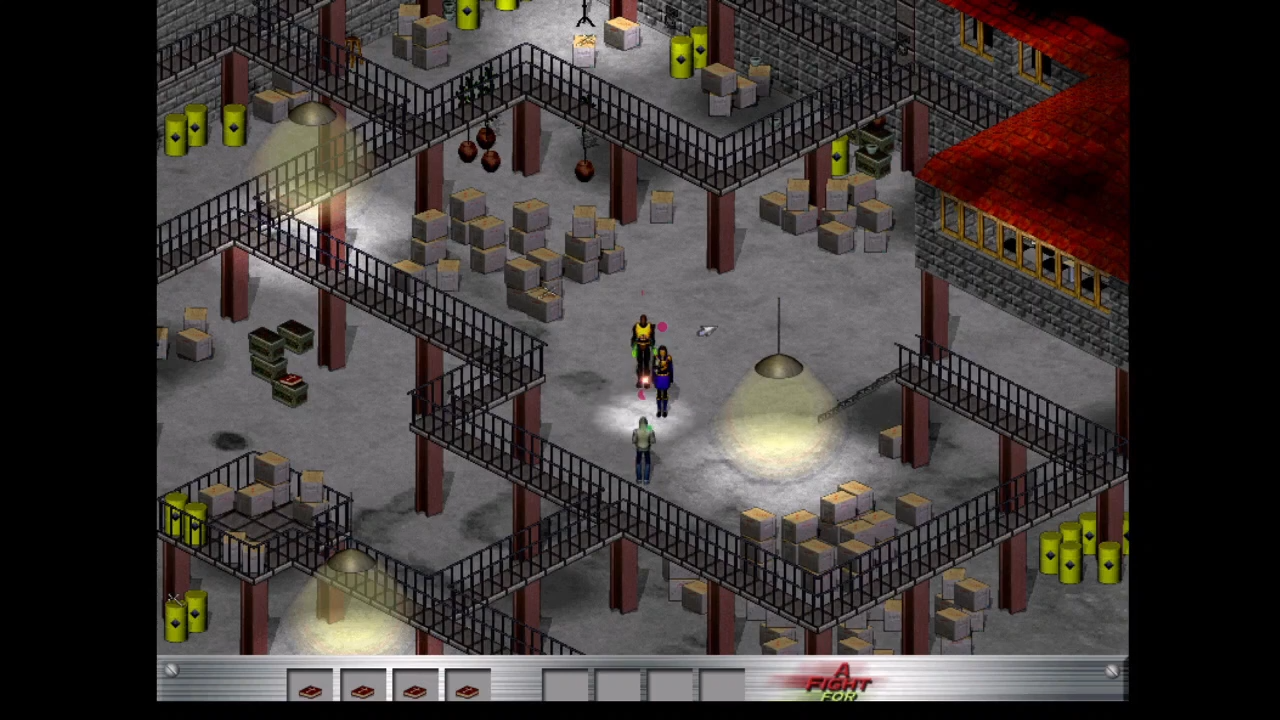The image size is (1280, 720).
Task: Click the yellow barrels on the upper-left ledge
Action: (x=205, y=130)
